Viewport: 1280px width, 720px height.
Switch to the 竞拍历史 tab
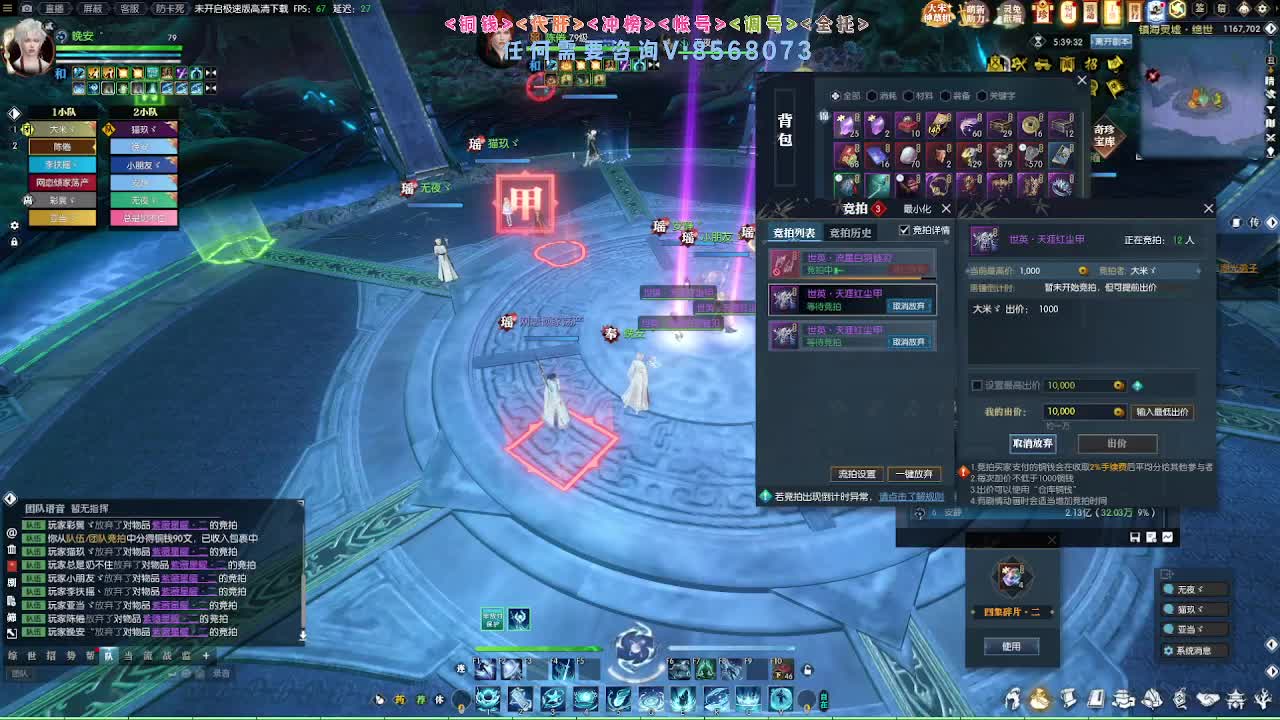(x=850, y=233)
